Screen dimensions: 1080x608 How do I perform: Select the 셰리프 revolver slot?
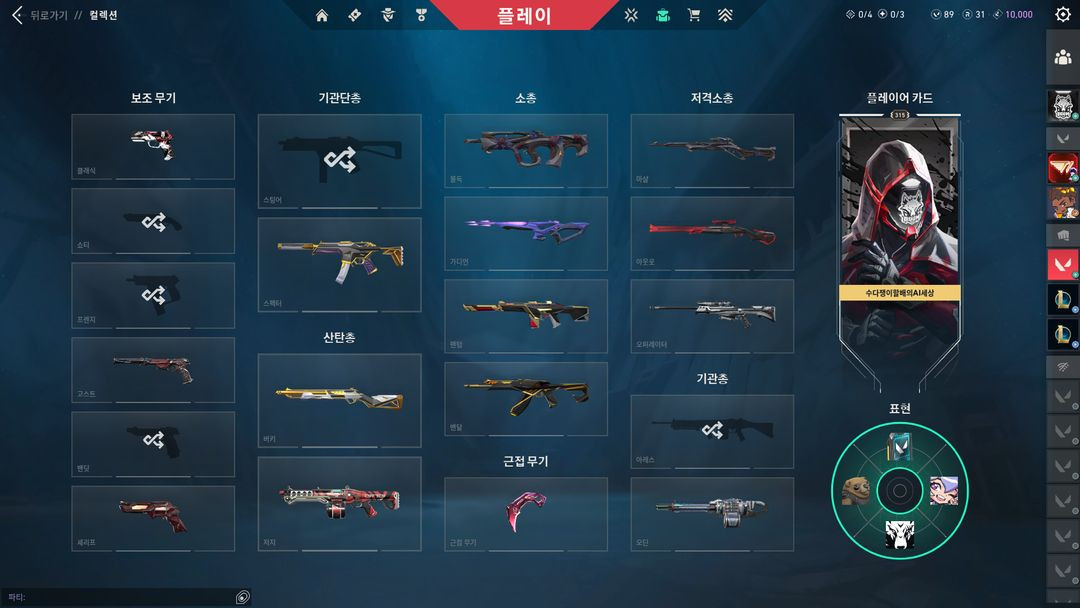pyautogui.click(x=153, y=517)
